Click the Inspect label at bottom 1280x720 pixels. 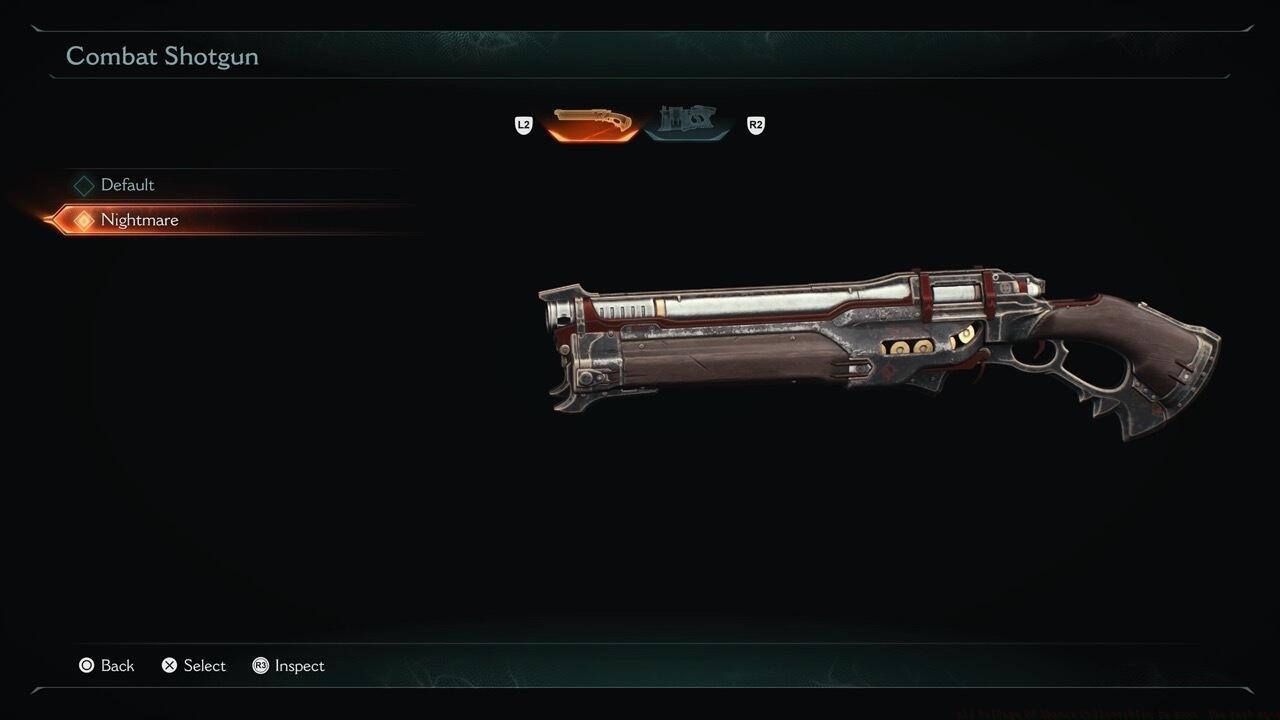299,665
